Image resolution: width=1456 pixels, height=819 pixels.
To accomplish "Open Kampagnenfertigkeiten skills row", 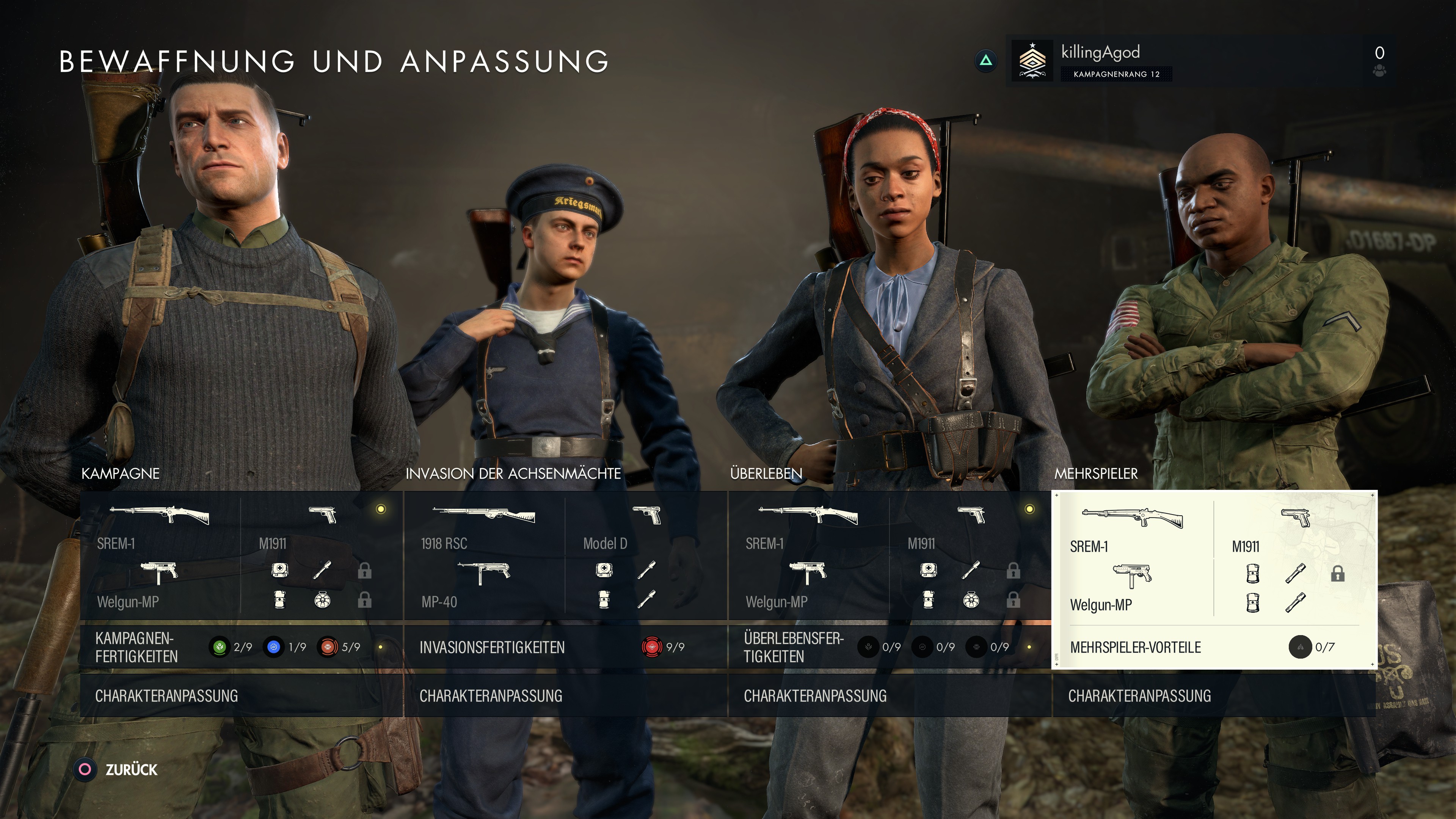I will [242, 647].
